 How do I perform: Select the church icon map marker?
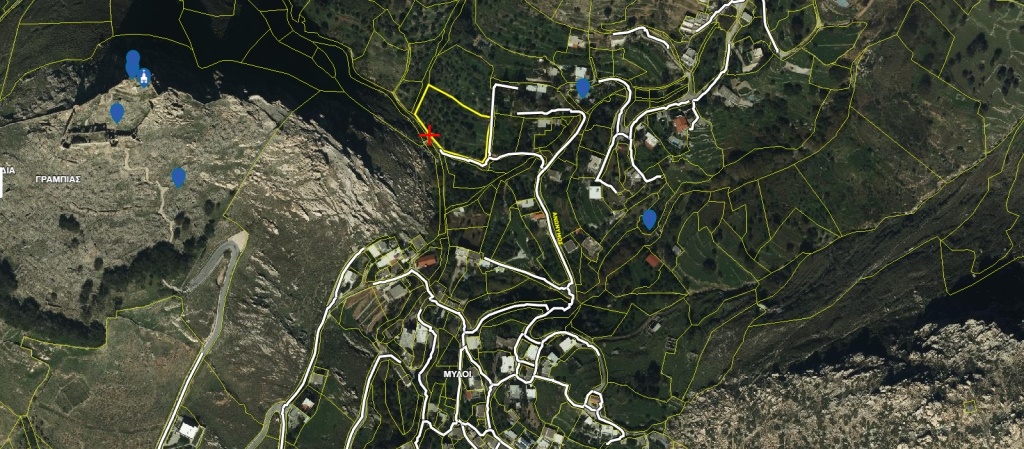tap(145, 78)
